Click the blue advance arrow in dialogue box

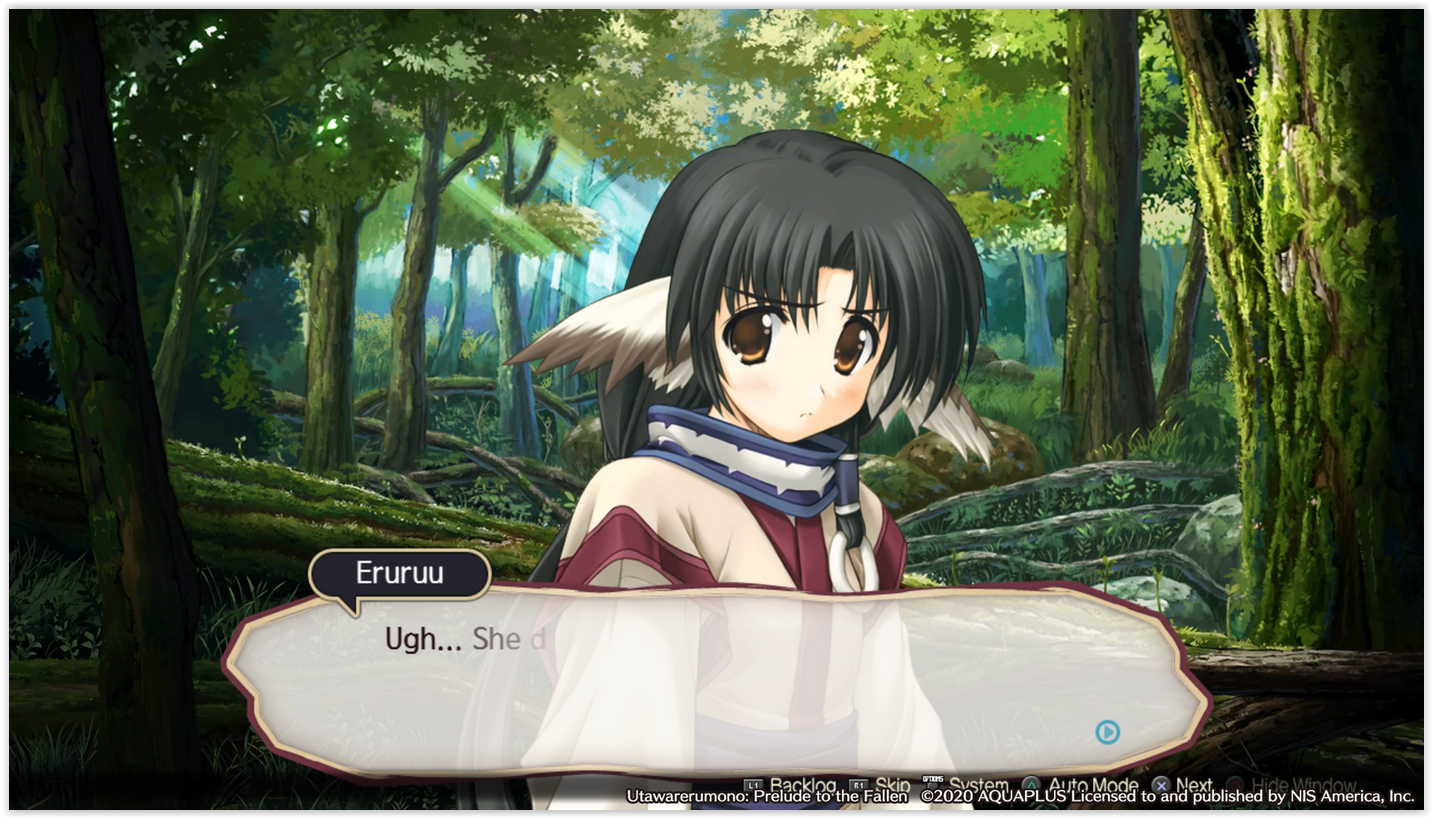click(x=1107, y=732)
